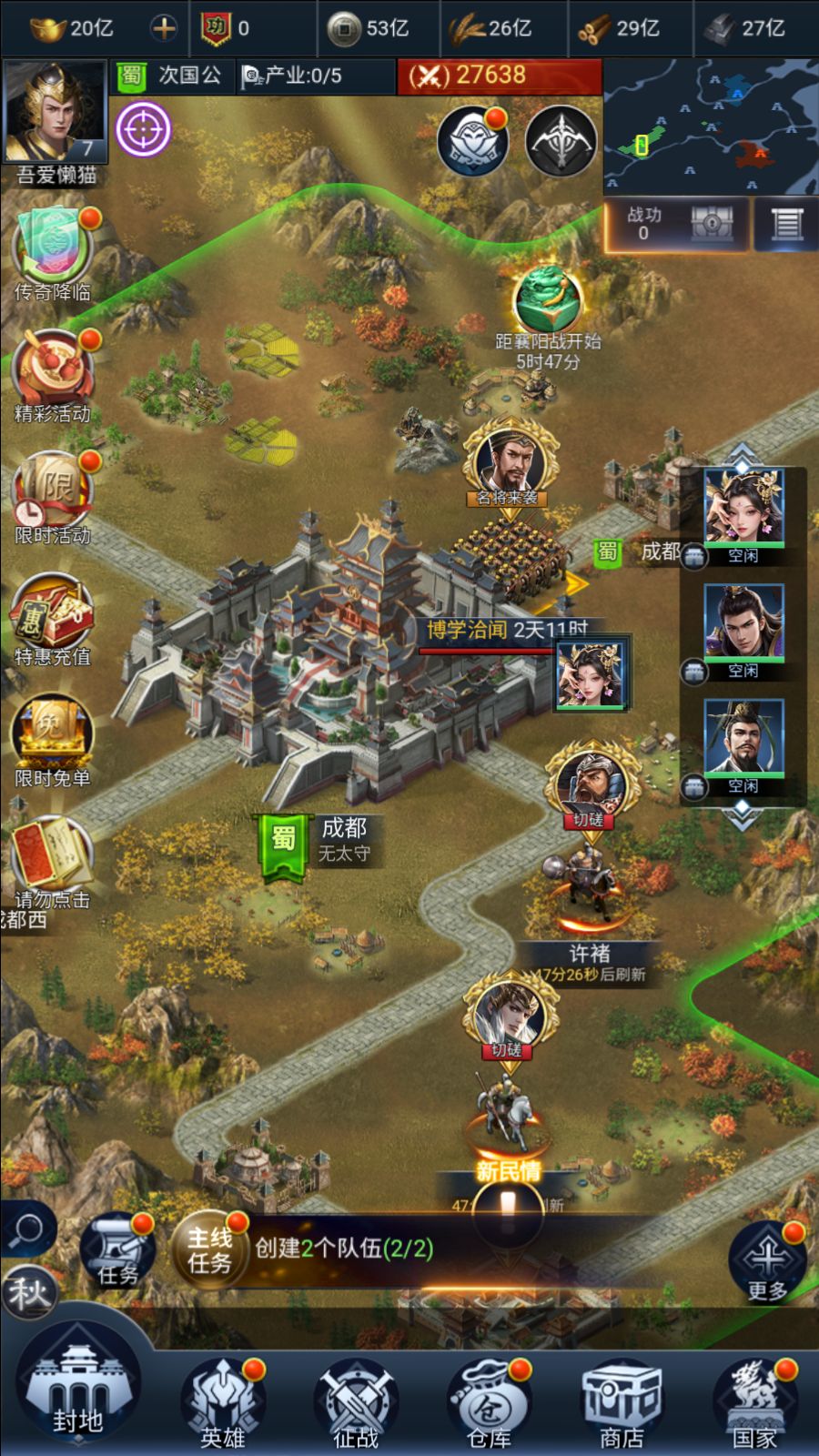Open the minimap in the corner
This screenshot has height=1456, width=819.
pyautogui.click(x=711, y=127)
